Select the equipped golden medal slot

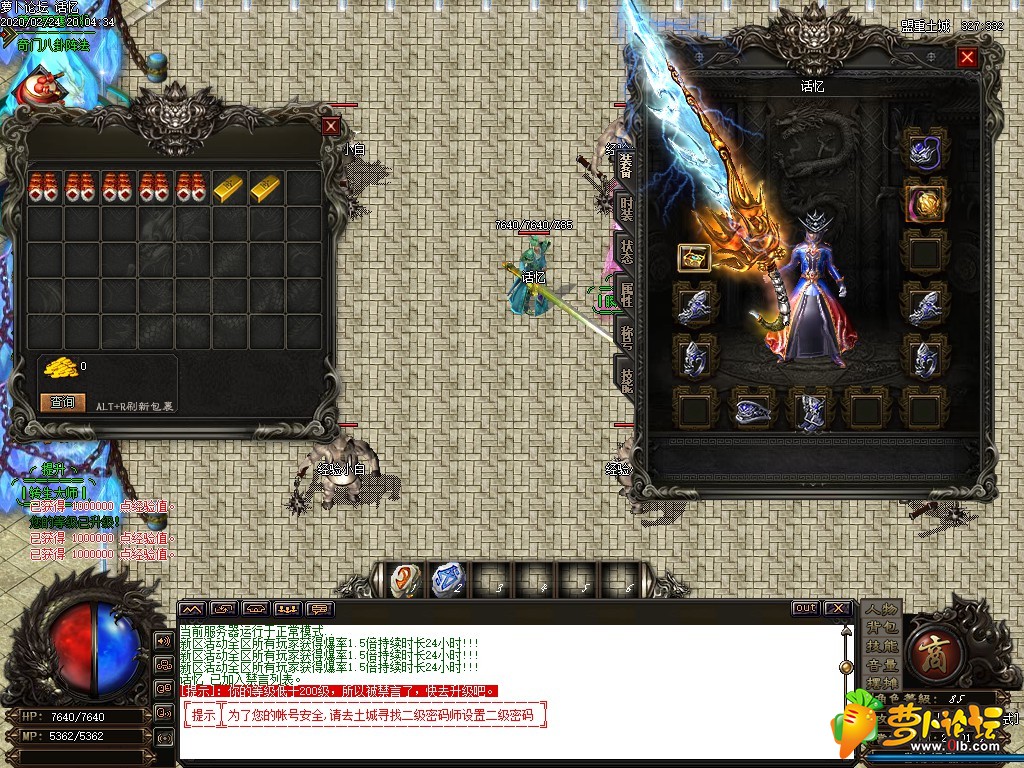923,203
